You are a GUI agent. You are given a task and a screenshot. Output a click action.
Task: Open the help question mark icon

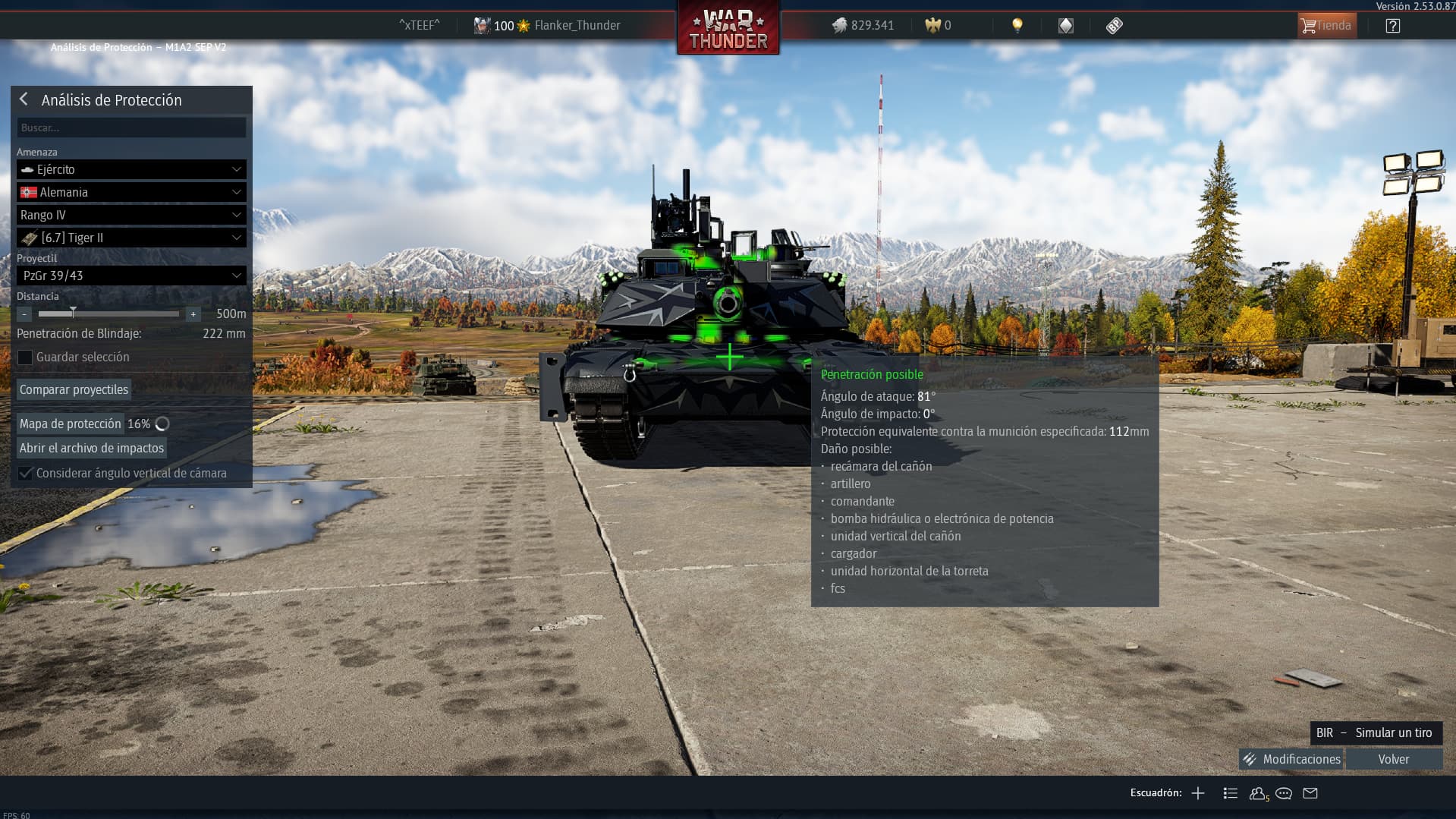click(1392, 26)
